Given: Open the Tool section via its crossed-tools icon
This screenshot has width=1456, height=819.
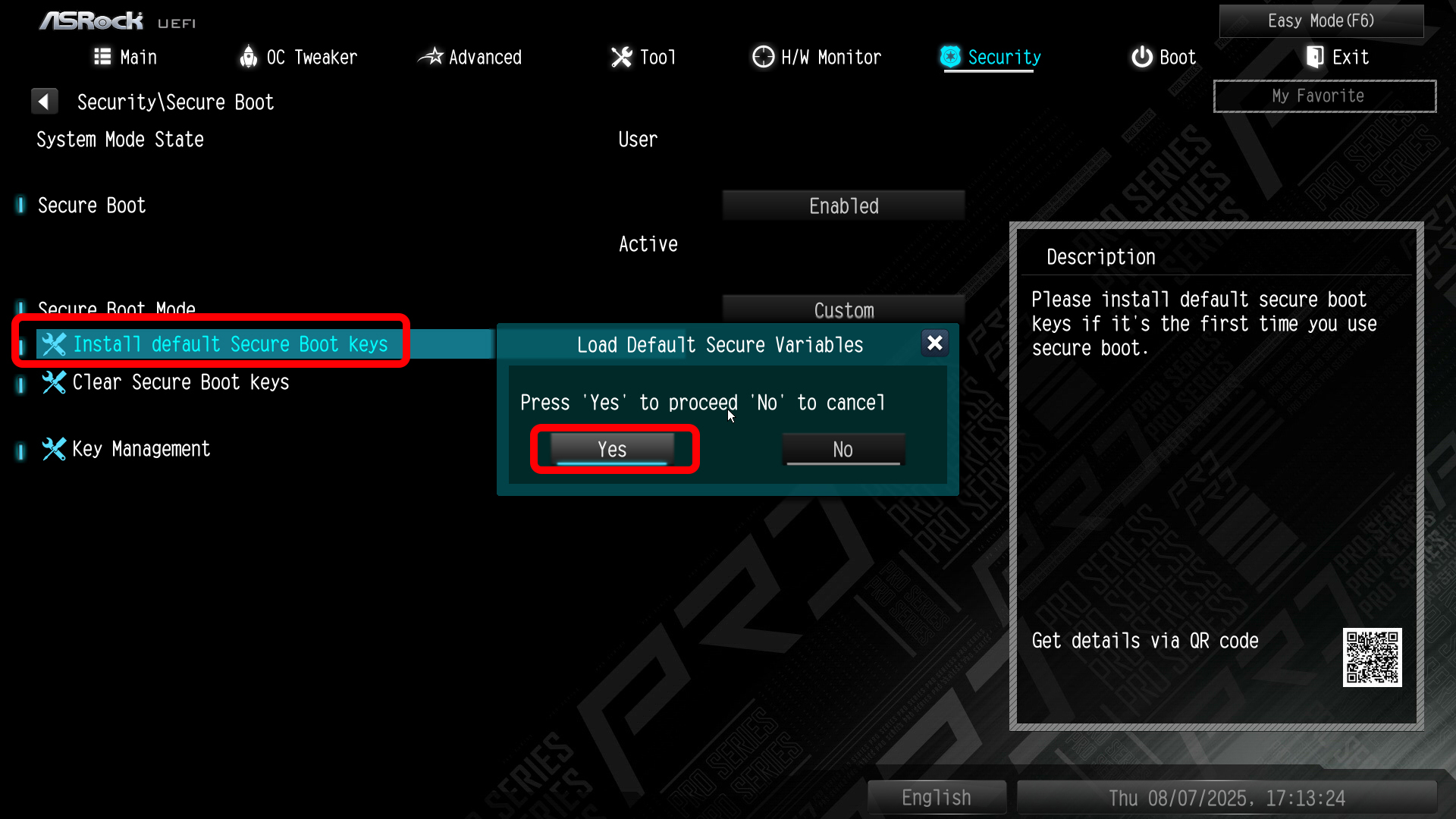Looking at the screenshot, I should point(621,57).
